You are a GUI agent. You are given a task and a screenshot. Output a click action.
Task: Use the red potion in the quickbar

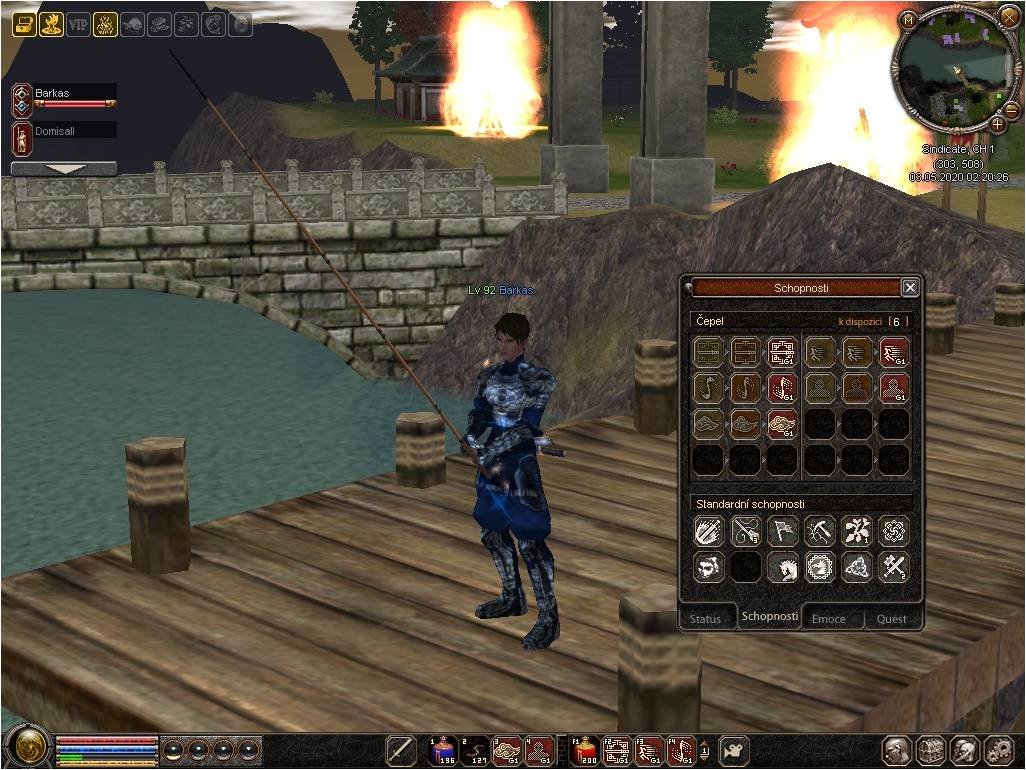[587, 750]
